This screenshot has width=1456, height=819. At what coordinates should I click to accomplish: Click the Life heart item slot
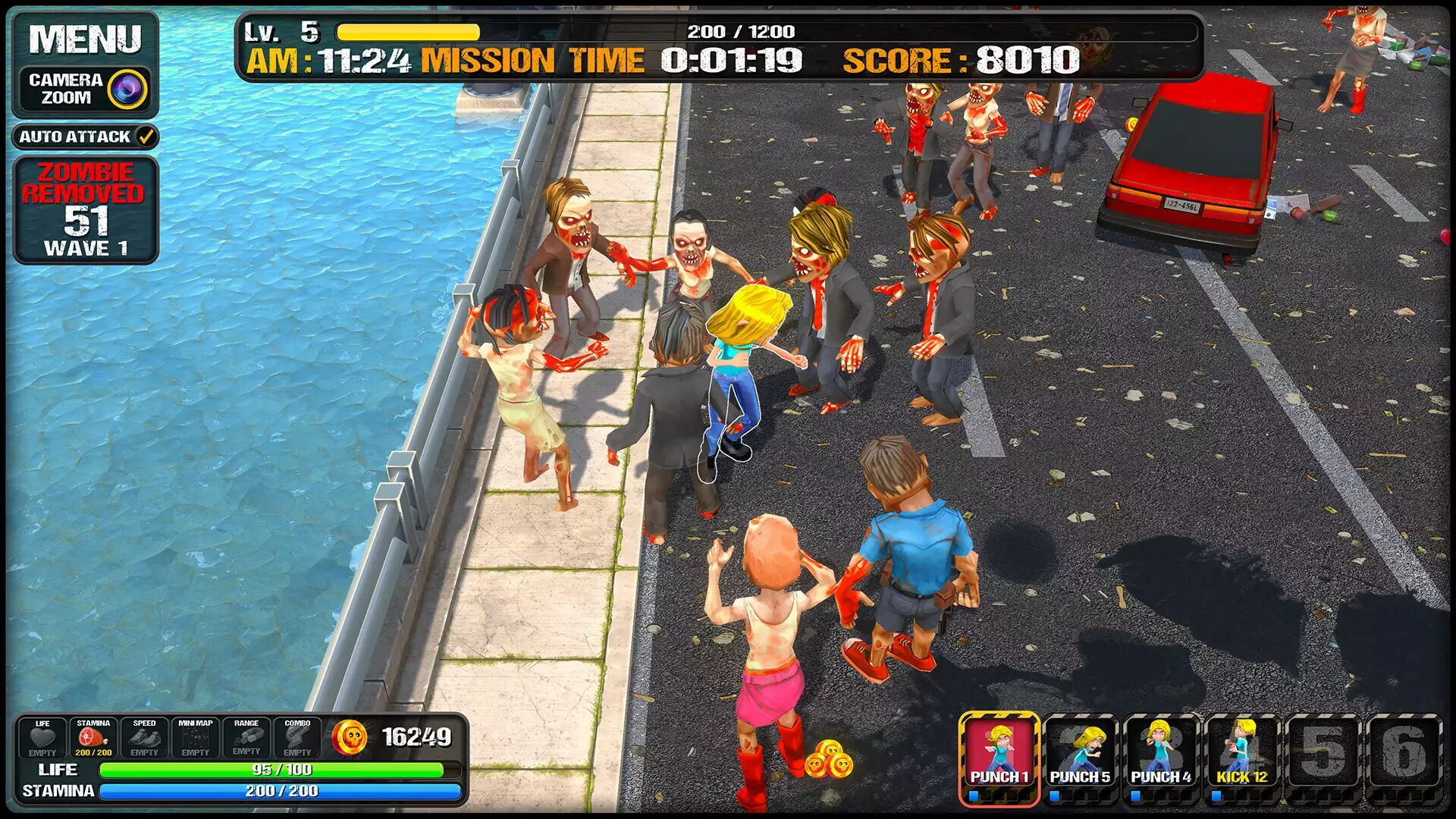coord(42,738)
